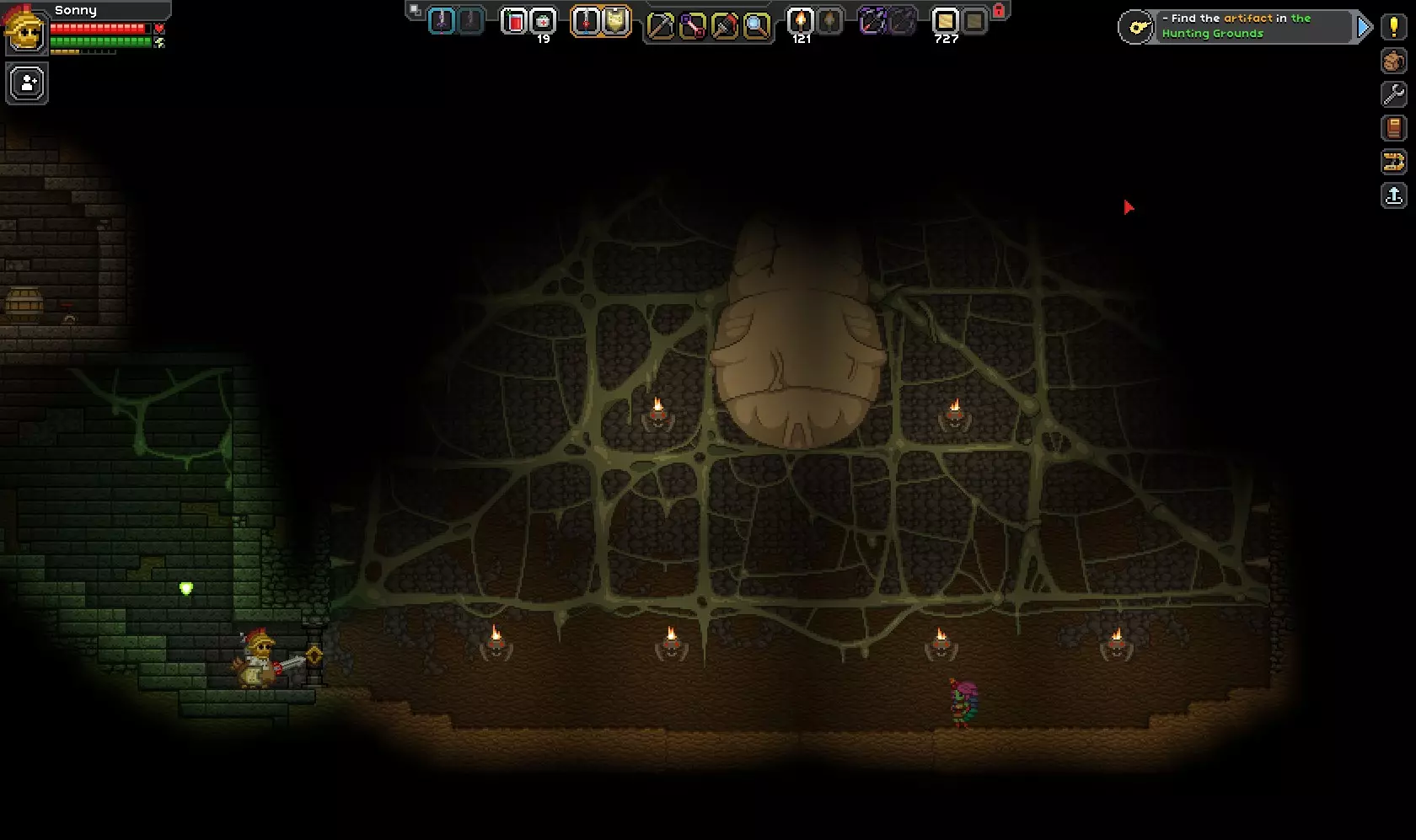Screen dimensions: 1416x840
Task: Select the wire tool slot
Action: tap(692, 26)
